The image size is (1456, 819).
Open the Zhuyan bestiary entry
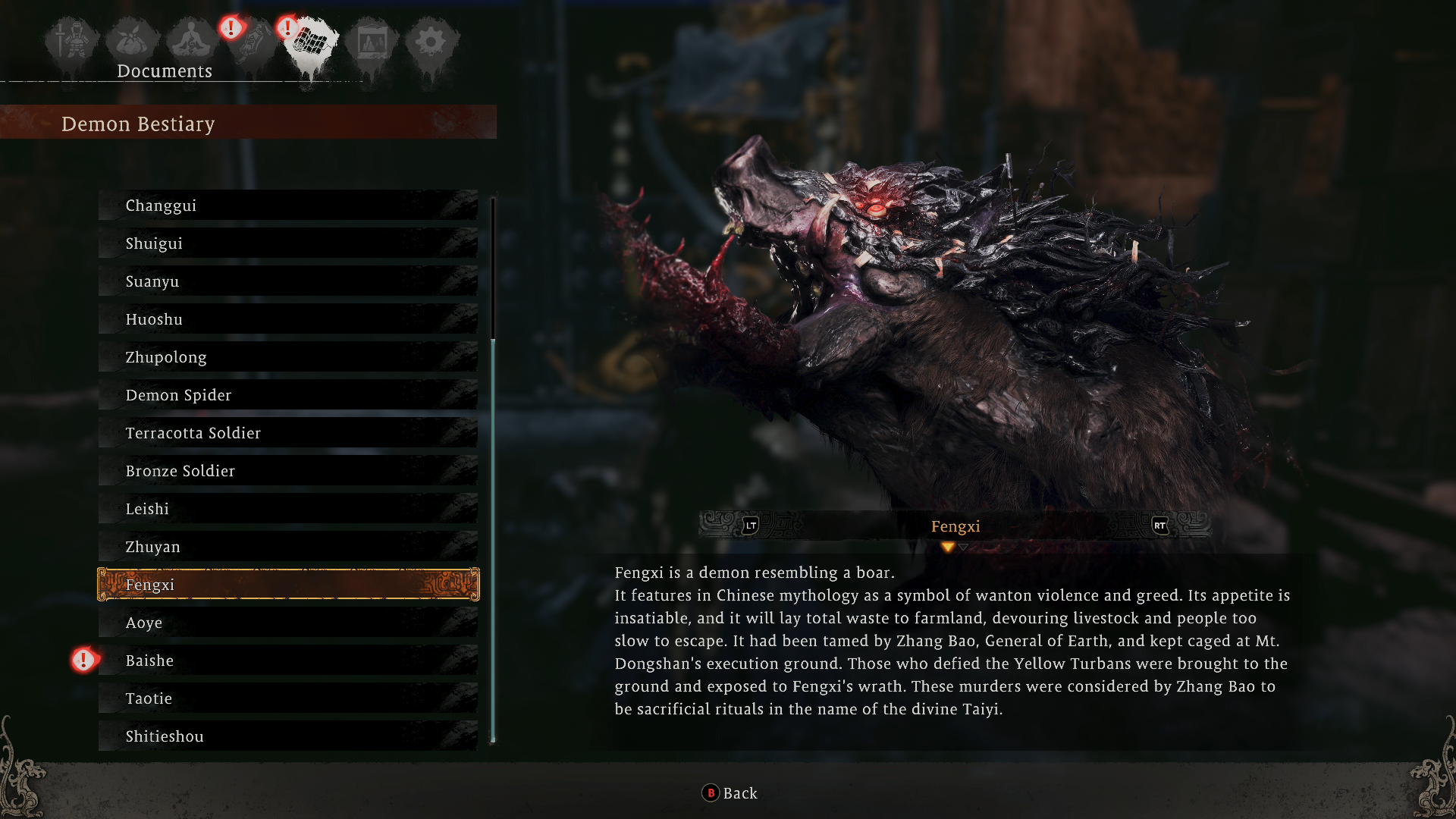288,546
